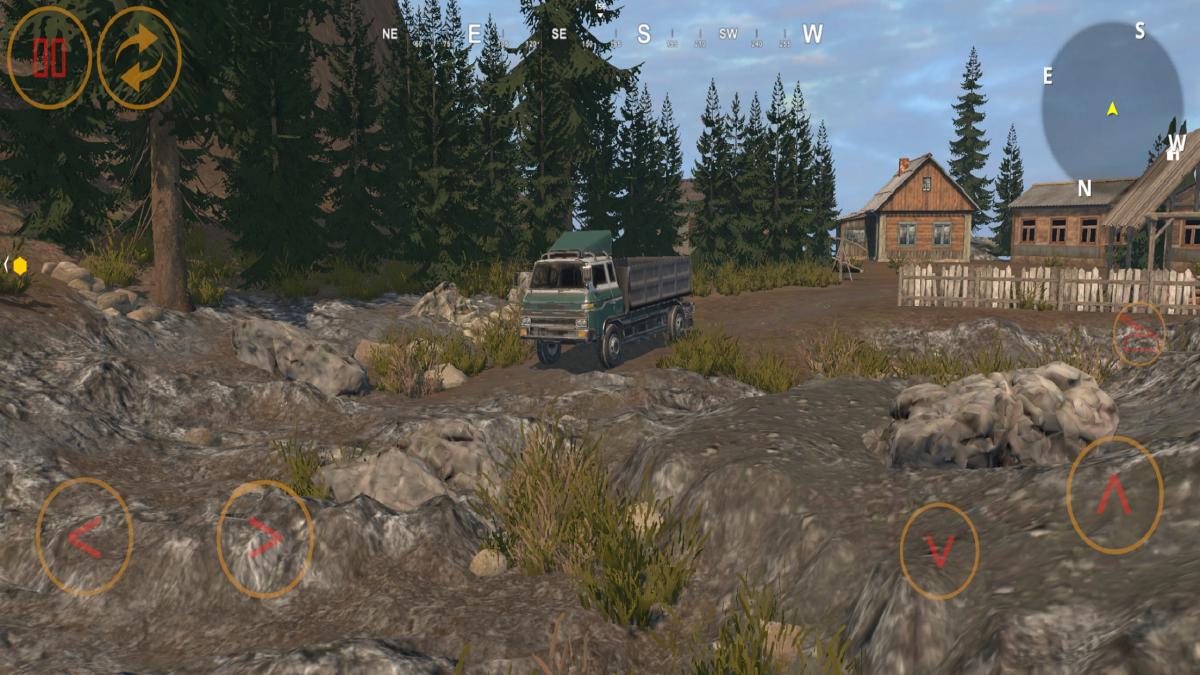The height and width of the screenshot is (675, 1200).
Task: Open the circular minimap
Action: [1111, 101]
